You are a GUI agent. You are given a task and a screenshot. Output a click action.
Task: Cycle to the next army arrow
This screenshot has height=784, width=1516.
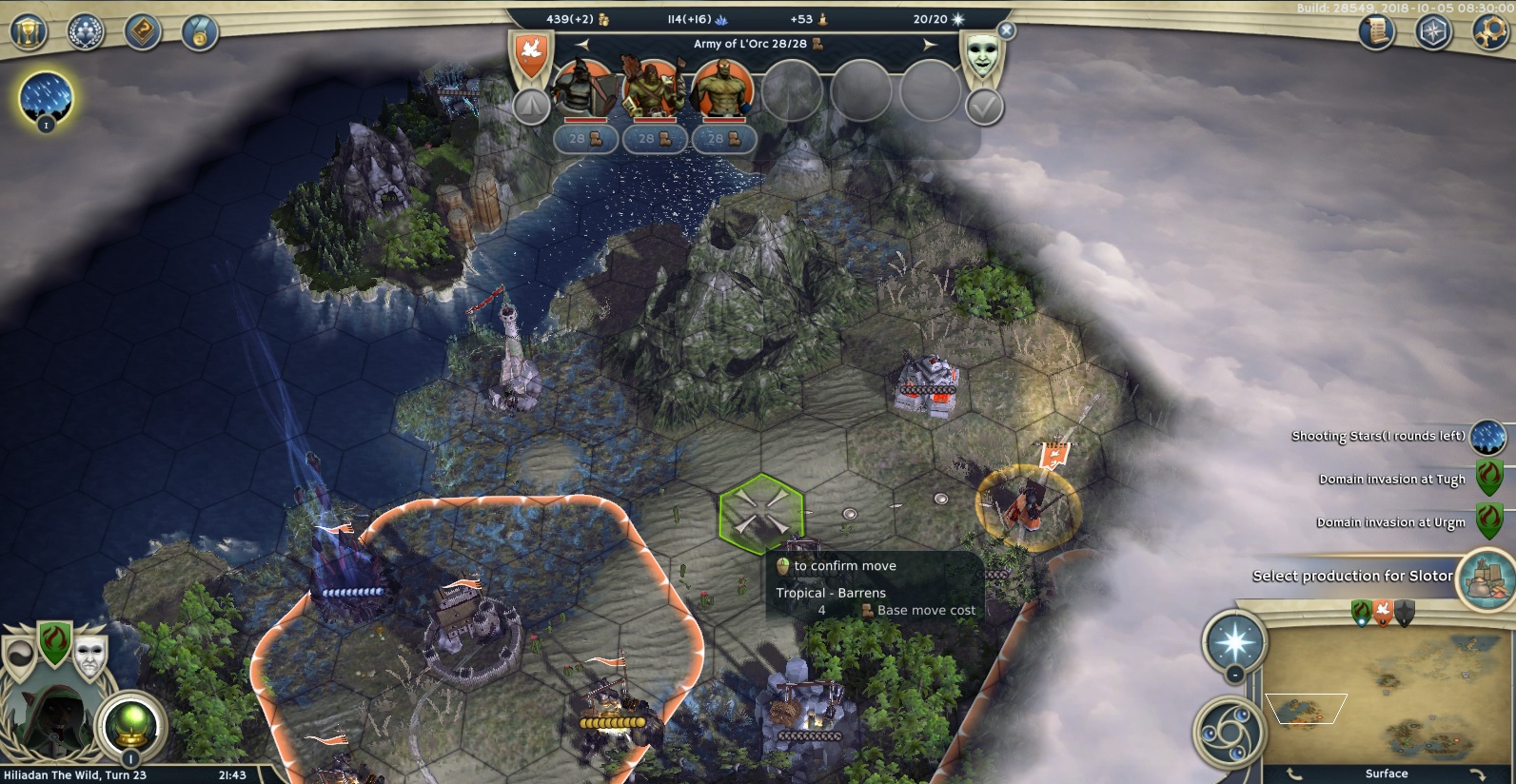930,45
